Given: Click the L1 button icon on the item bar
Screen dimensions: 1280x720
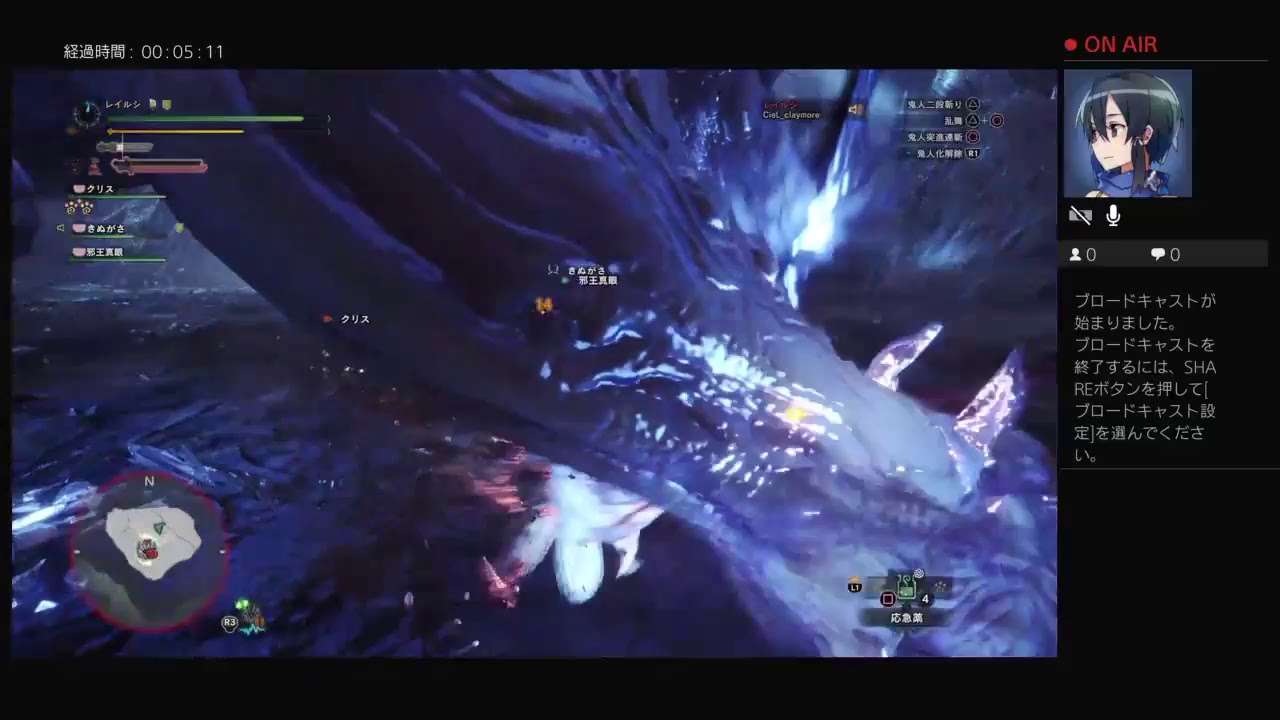Looking at the screenshot, I should click(x=855, y=587).
